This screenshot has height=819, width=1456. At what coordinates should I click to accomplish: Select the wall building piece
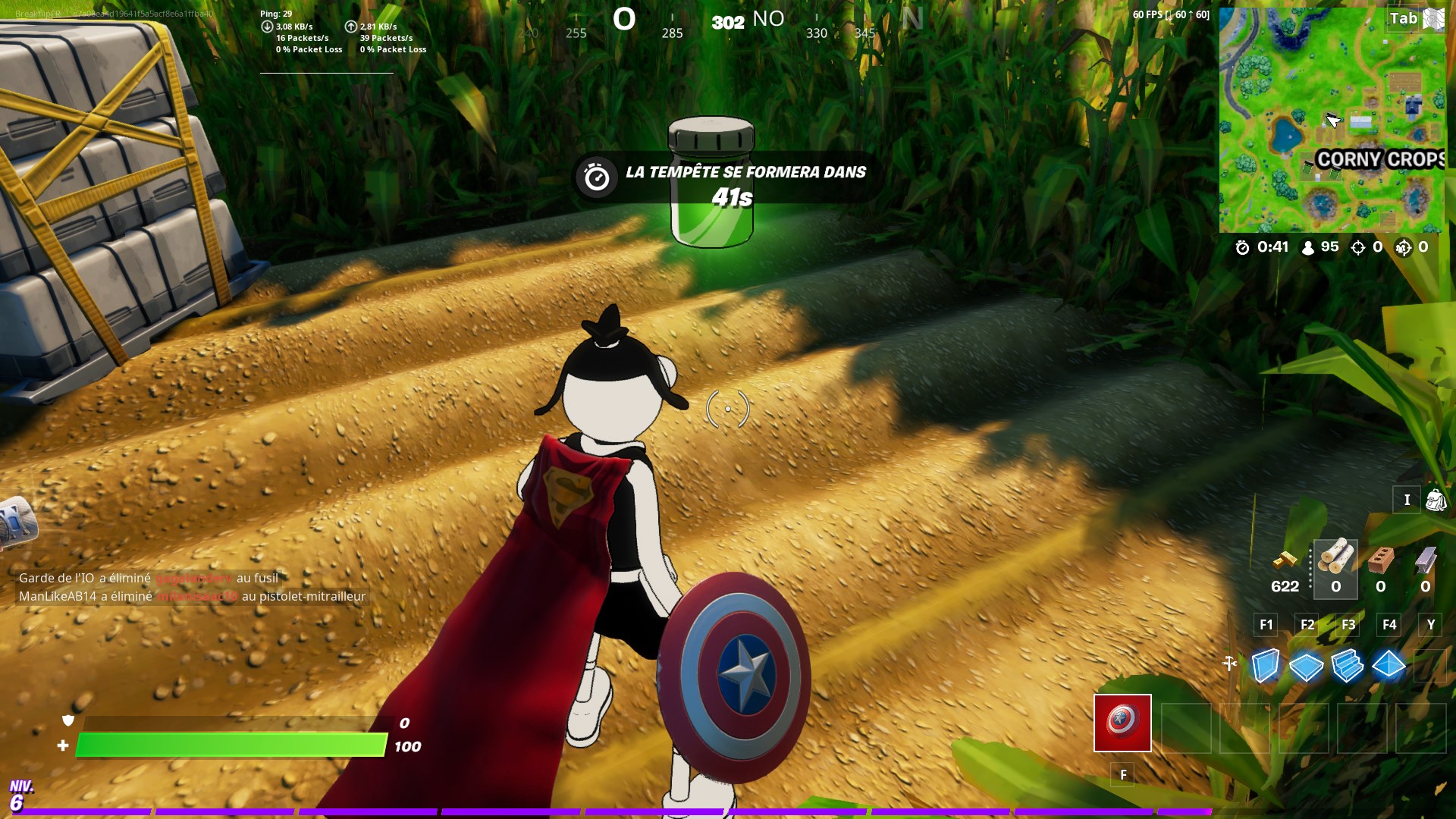tap(1265, 666)
